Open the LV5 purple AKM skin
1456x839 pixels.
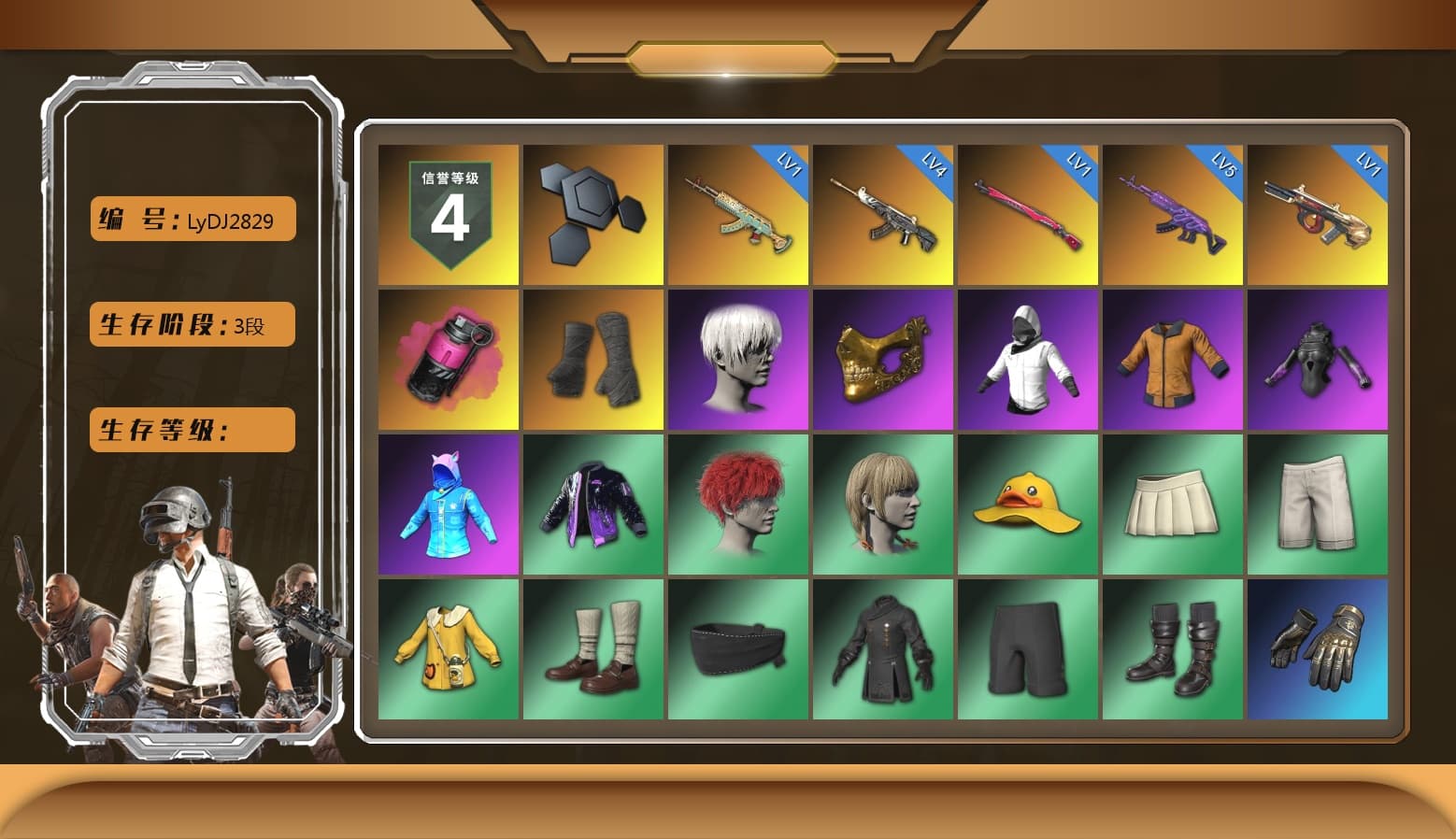(x=1173, y=215)
